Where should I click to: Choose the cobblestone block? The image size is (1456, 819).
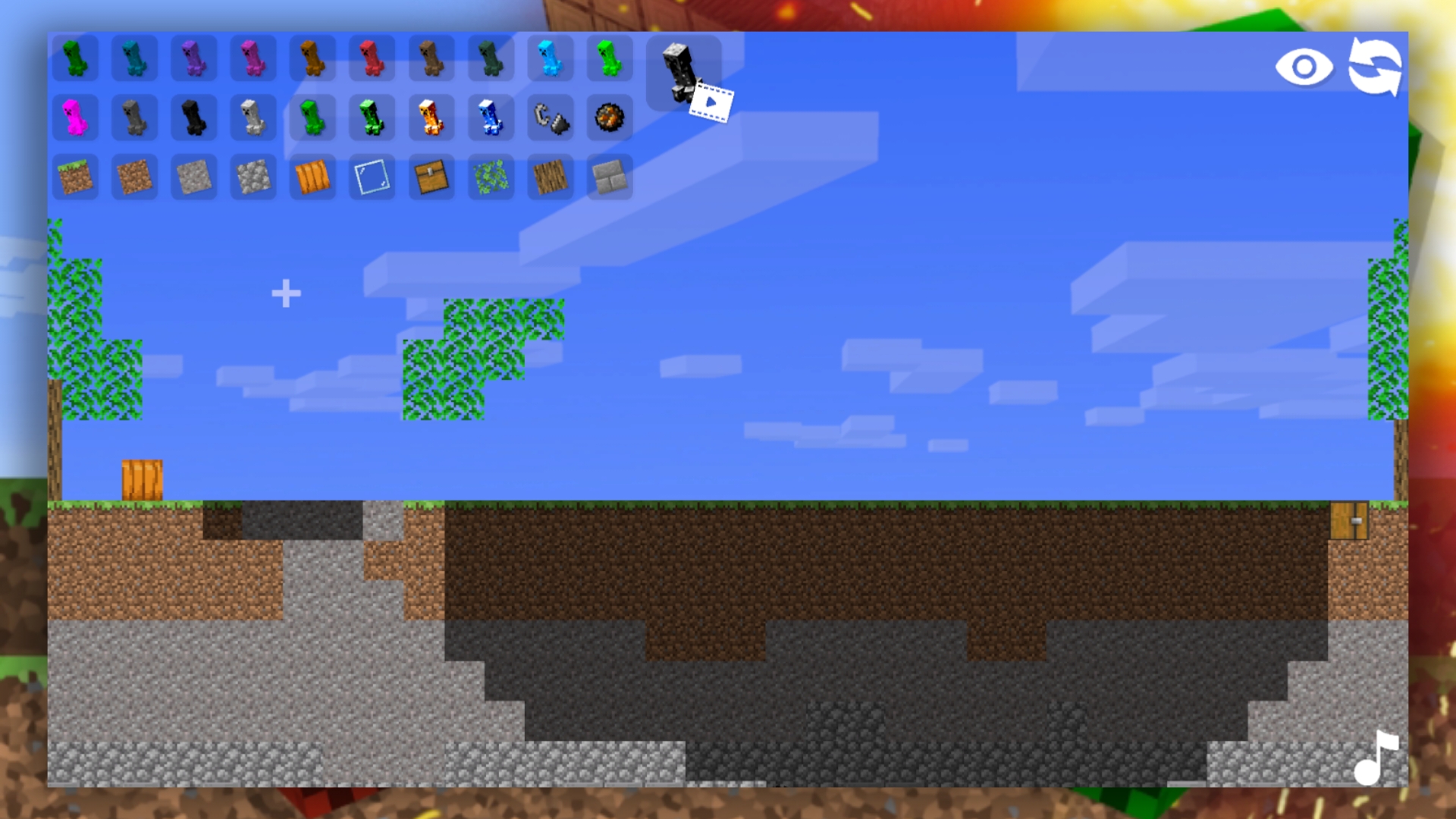(x=253, y=177)
